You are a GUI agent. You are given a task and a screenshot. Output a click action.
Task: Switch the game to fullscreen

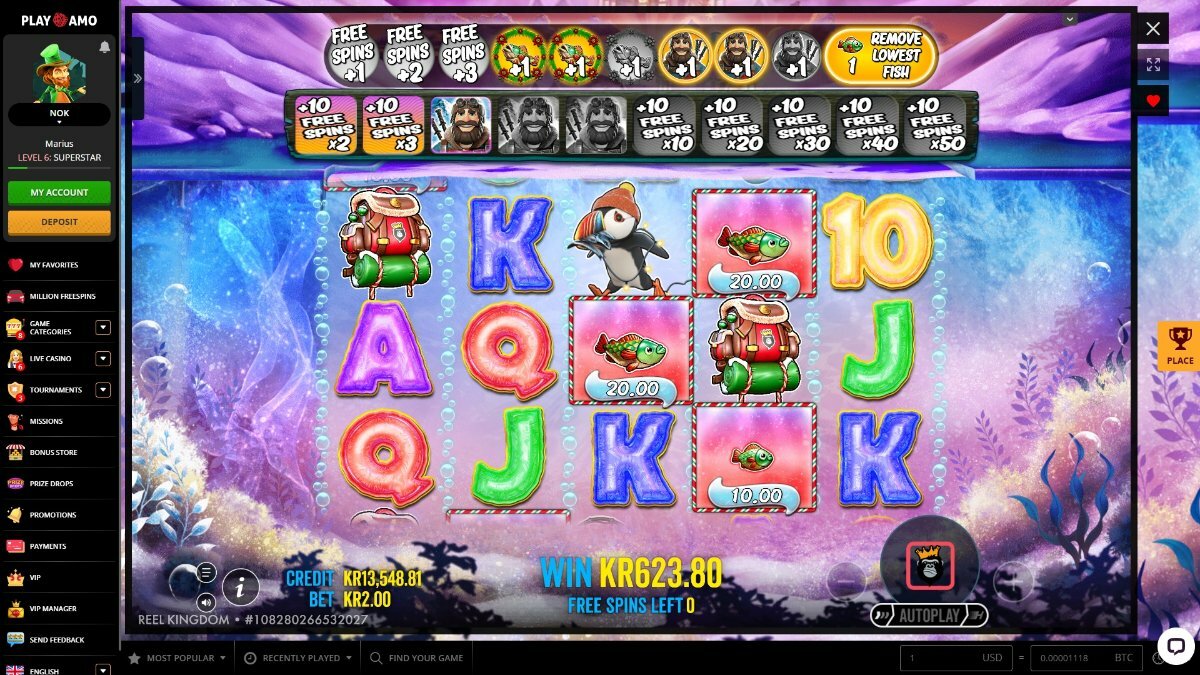1153,65
